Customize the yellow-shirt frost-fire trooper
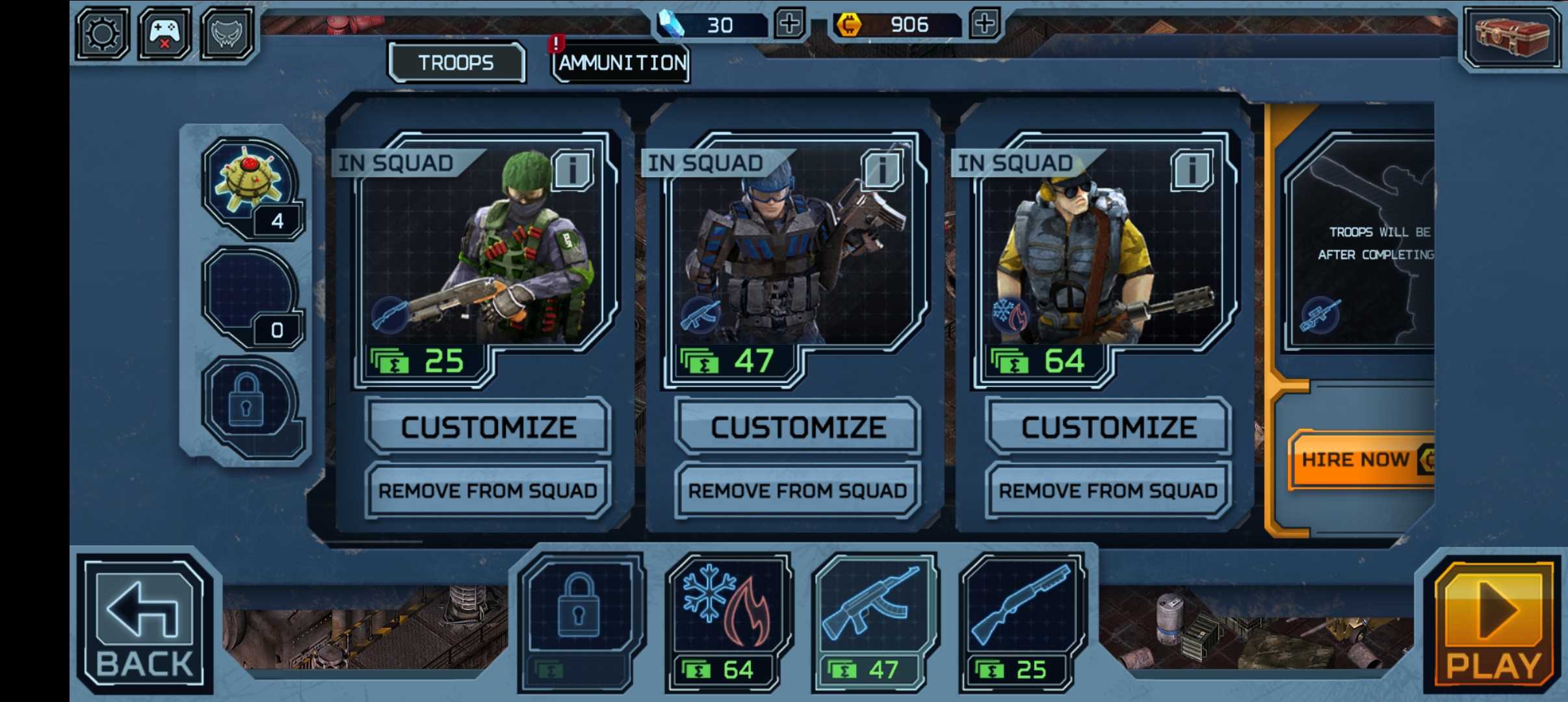 (x=1108, y=427)
